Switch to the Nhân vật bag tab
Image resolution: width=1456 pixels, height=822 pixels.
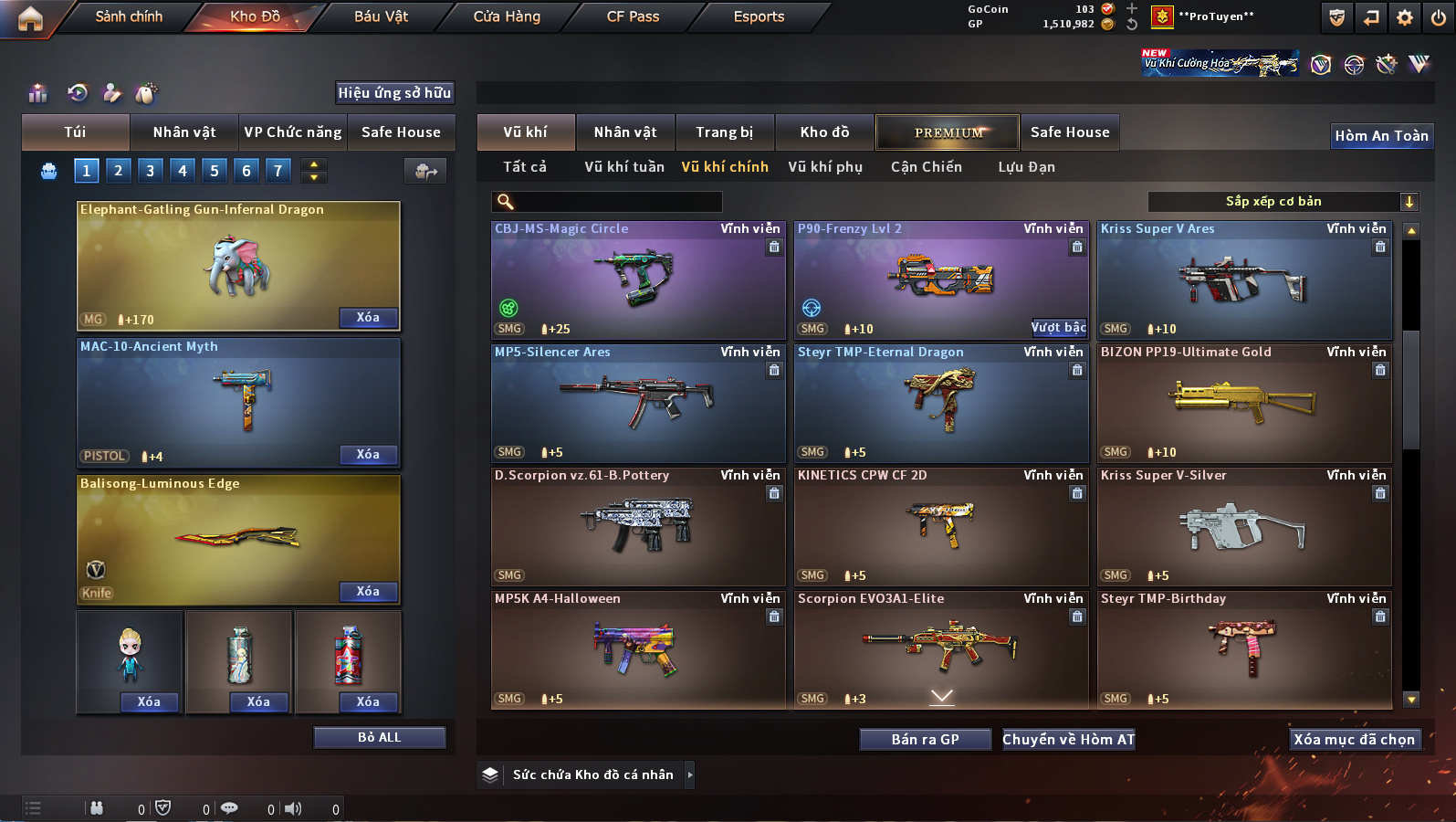click(x=183, y=132)
